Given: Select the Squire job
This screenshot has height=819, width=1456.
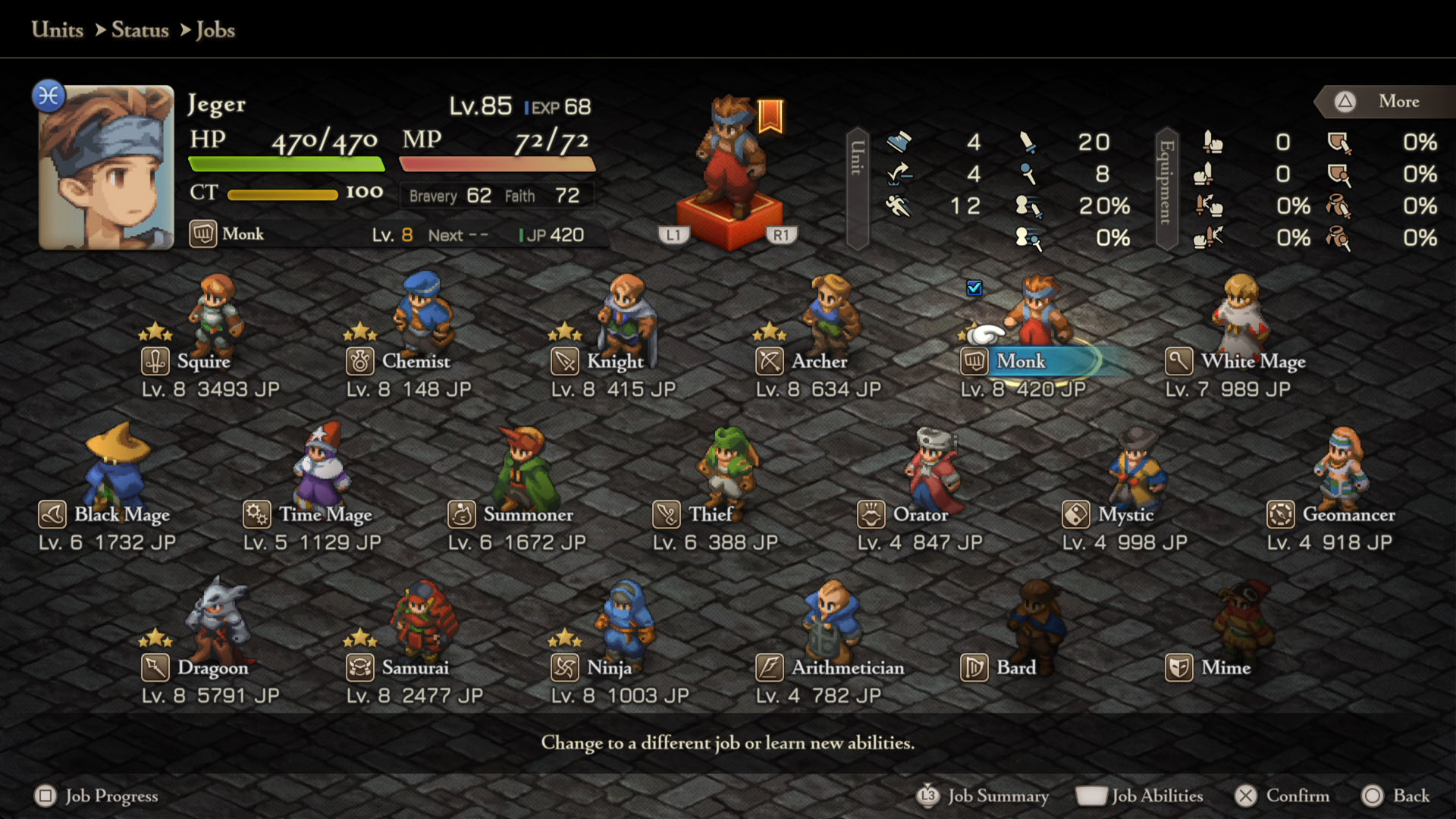Looking at the screenshot, I should (x=203, y=362).
